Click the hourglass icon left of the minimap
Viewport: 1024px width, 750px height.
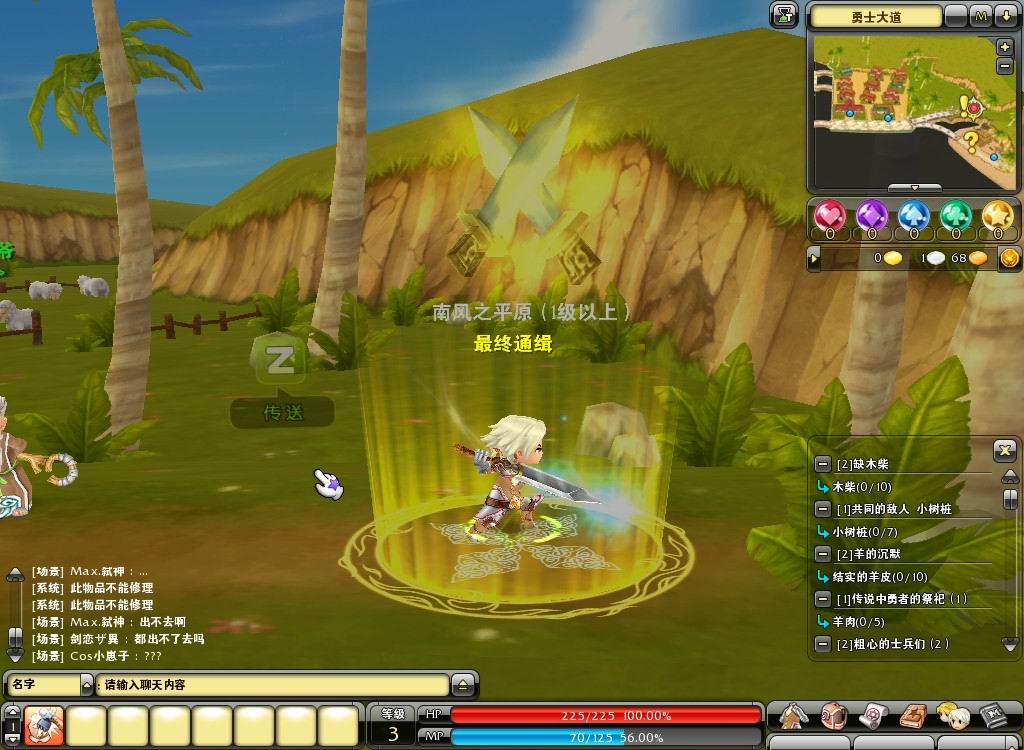pos(784,15)
